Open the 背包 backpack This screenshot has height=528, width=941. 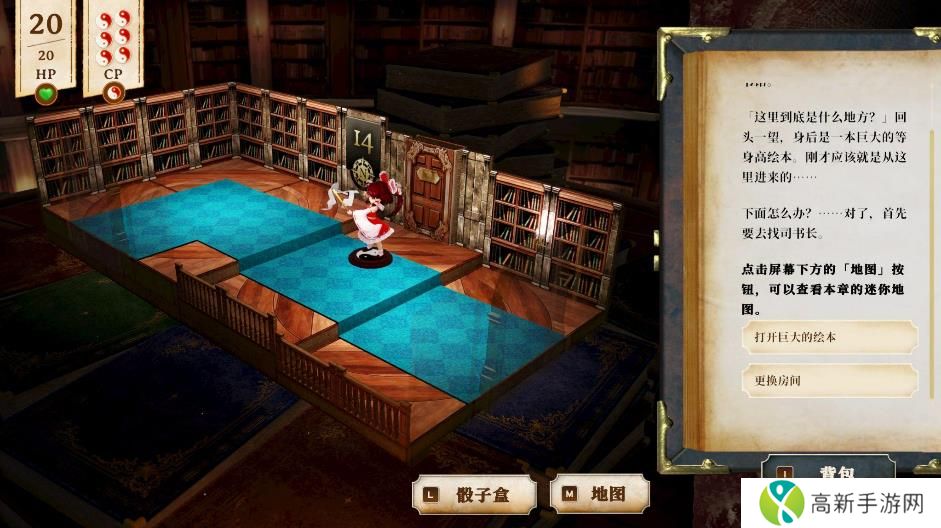tap(828, 471)
